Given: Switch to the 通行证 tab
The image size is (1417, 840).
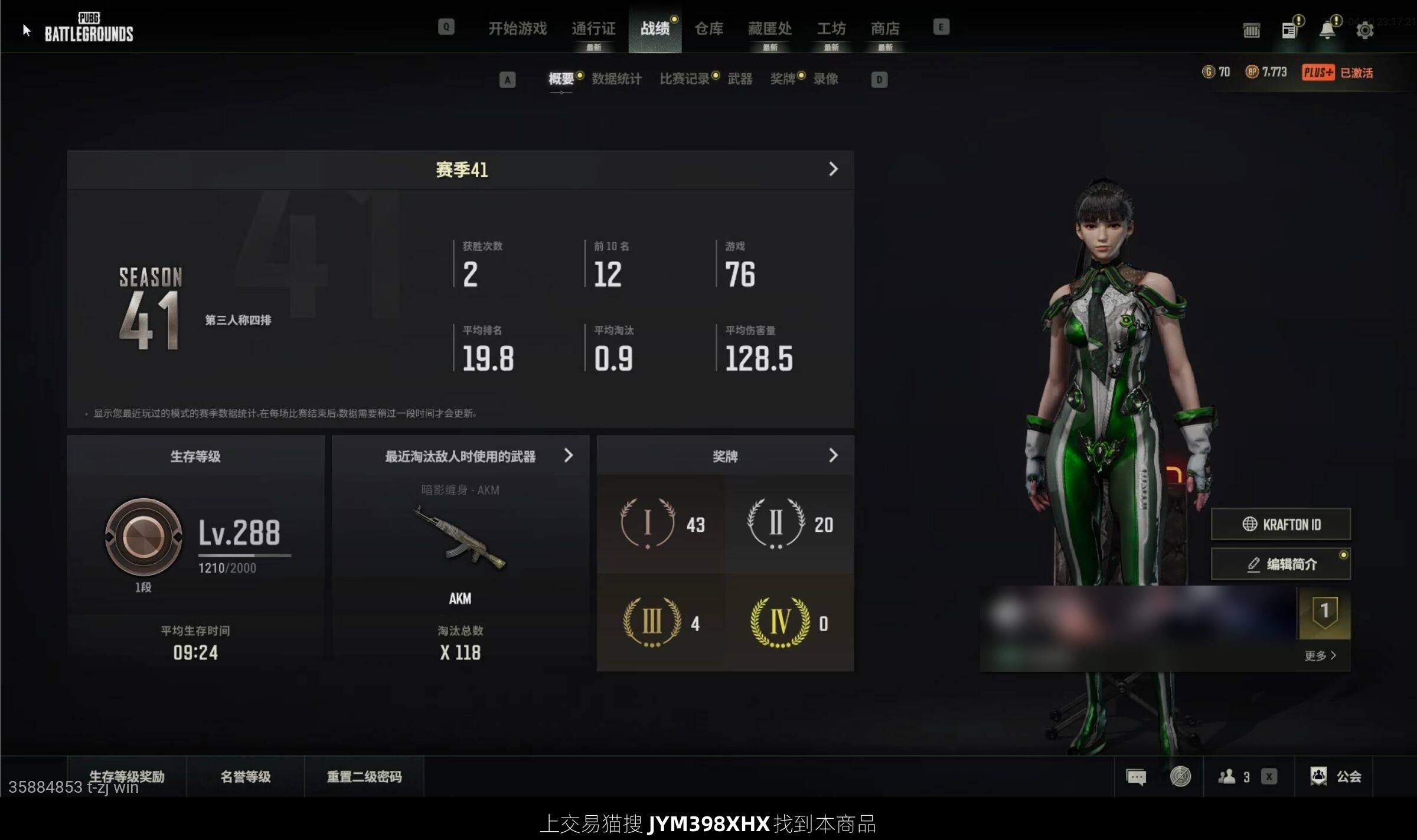Looking at the screenshot, I should click(593, 28).
